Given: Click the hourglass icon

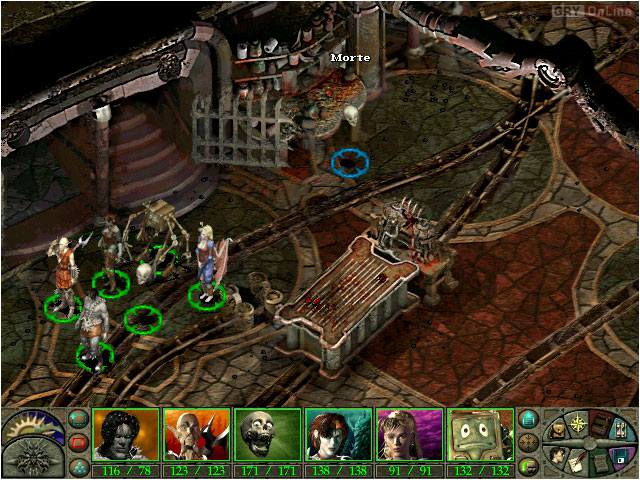Looking at the screenshot, I should coord(620,431).
